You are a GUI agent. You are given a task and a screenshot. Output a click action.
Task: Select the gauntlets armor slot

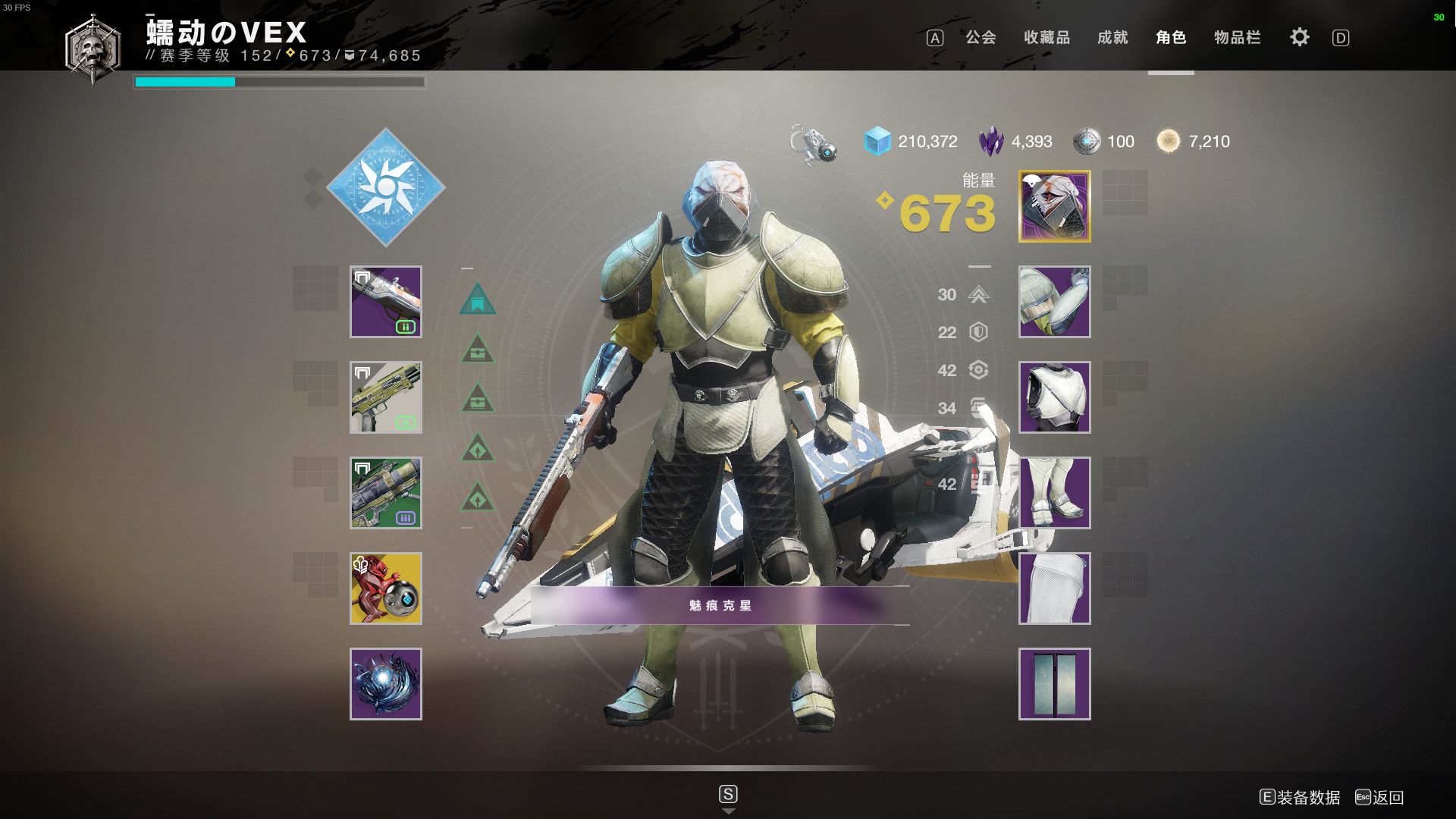pyautogui.click(x=1054, y=302)
